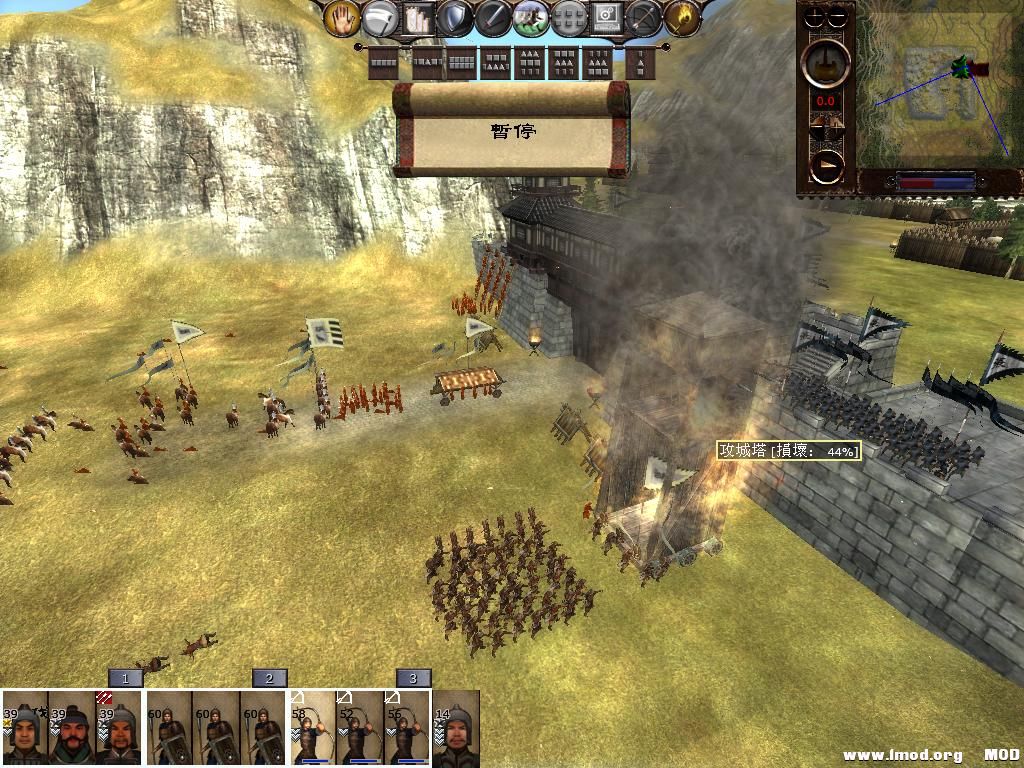Screen dimensions: 1024x768
Task: Select the sword melee attack button
Action: point(493,18)
